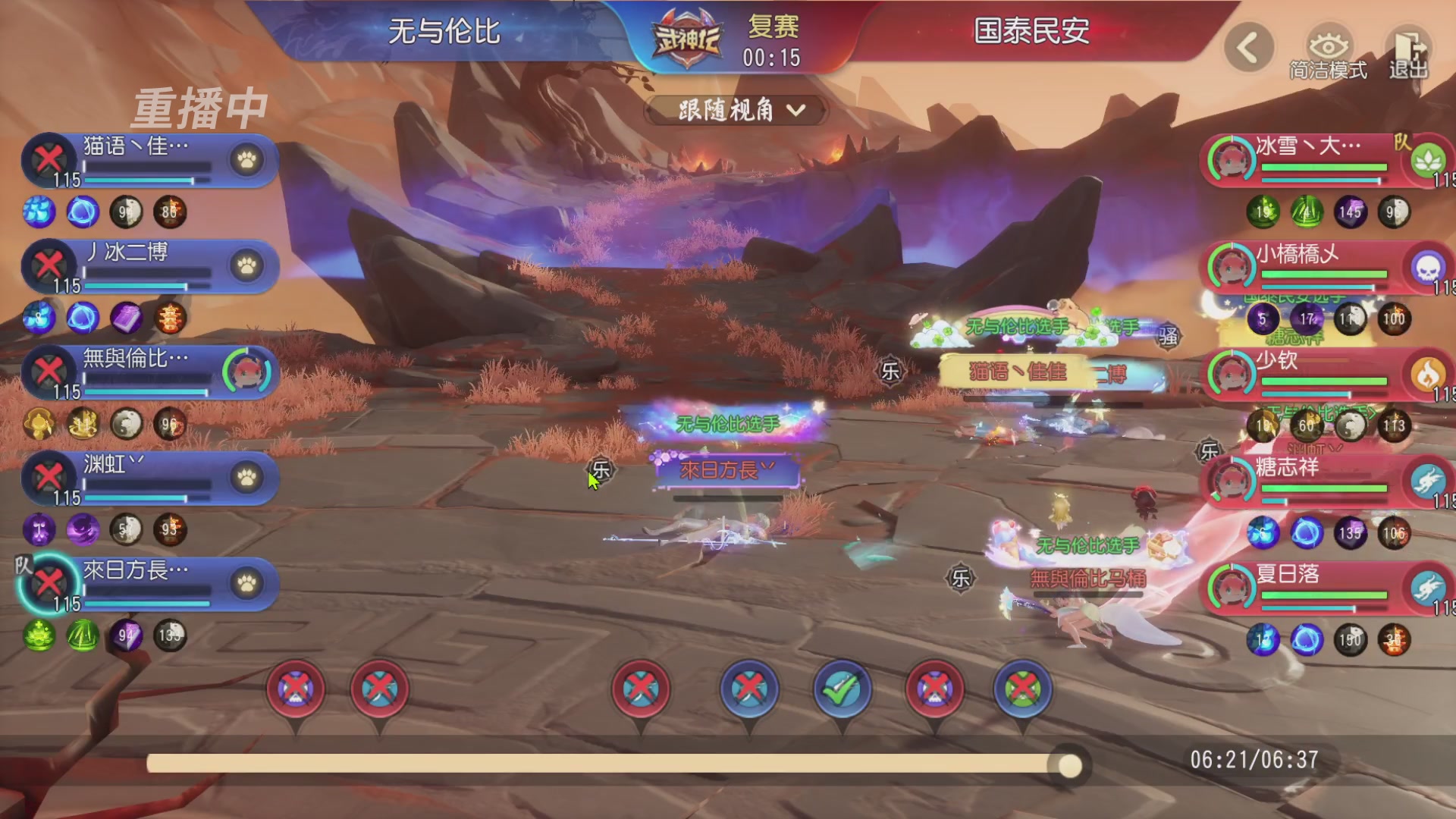Click the taiji buff icon under 無與倫比

pyautogui.click(x=127, y=425)
